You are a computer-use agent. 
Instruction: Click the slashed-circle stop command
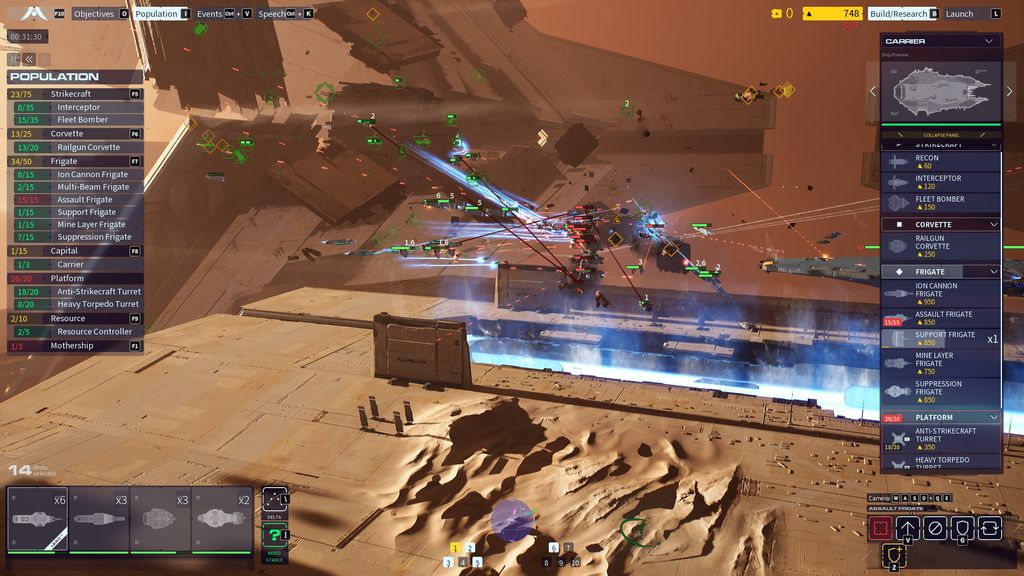935,528
